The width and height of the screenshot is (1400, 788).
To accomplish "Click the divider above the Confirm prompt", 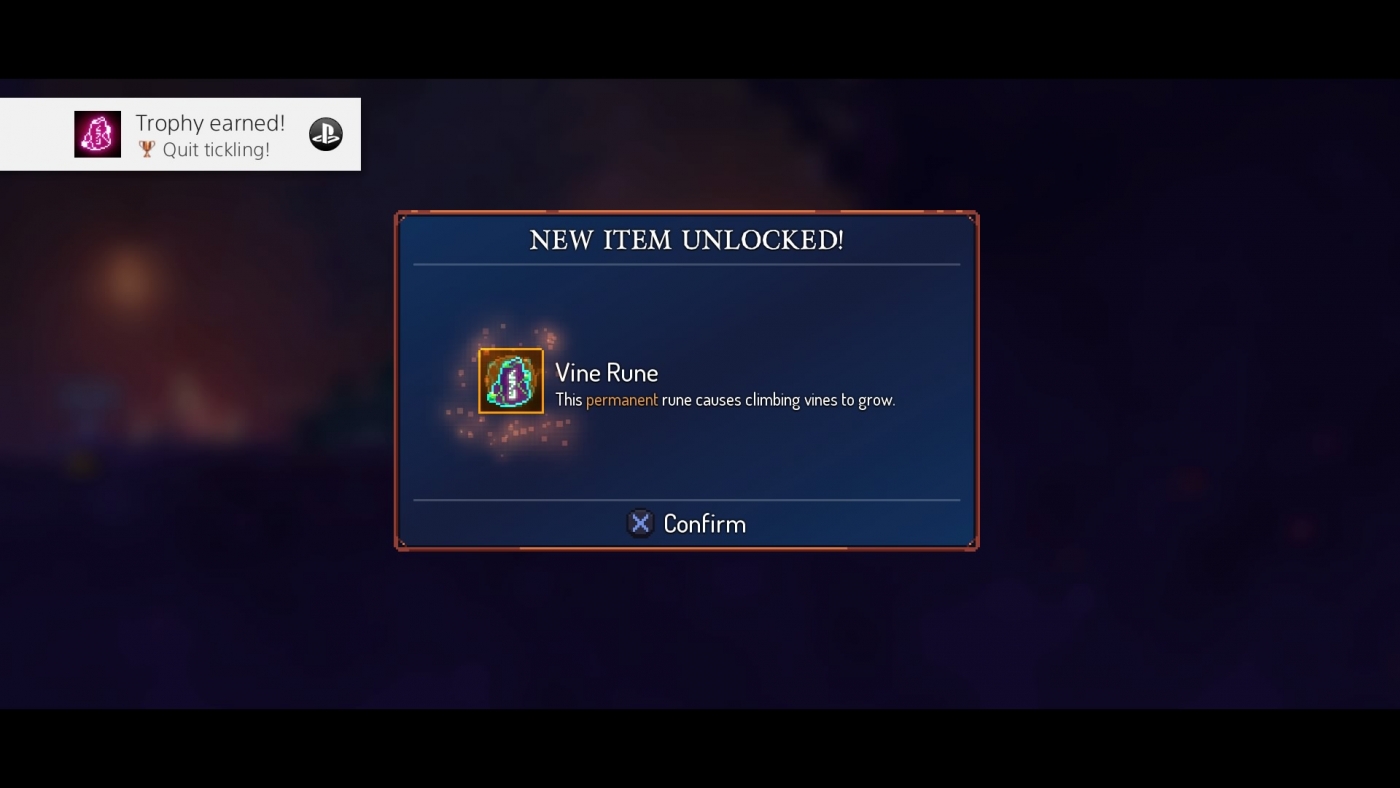I will (x=686, y=498).
